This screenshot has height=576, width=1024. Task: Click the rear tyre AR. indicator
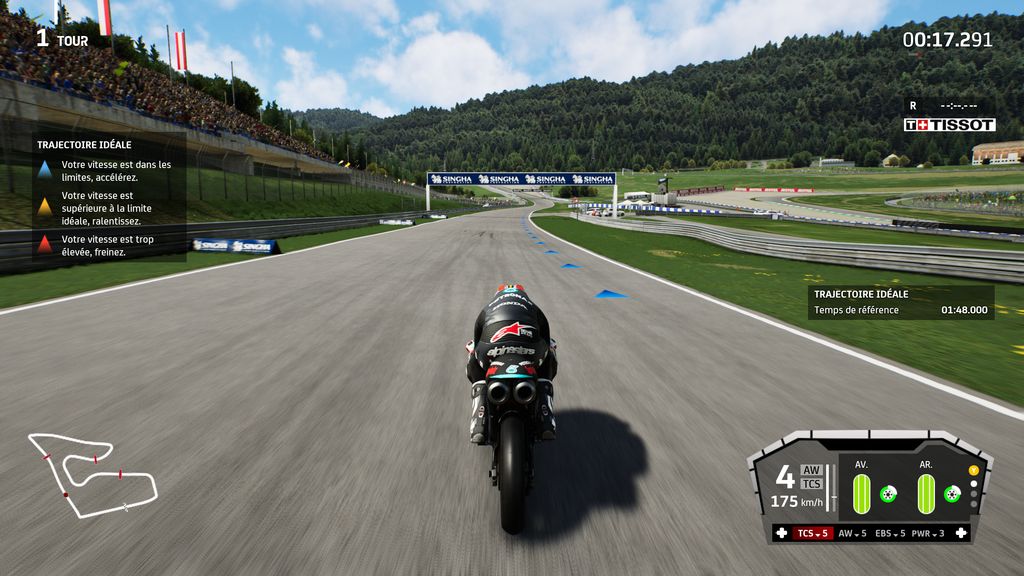point(926,494)
